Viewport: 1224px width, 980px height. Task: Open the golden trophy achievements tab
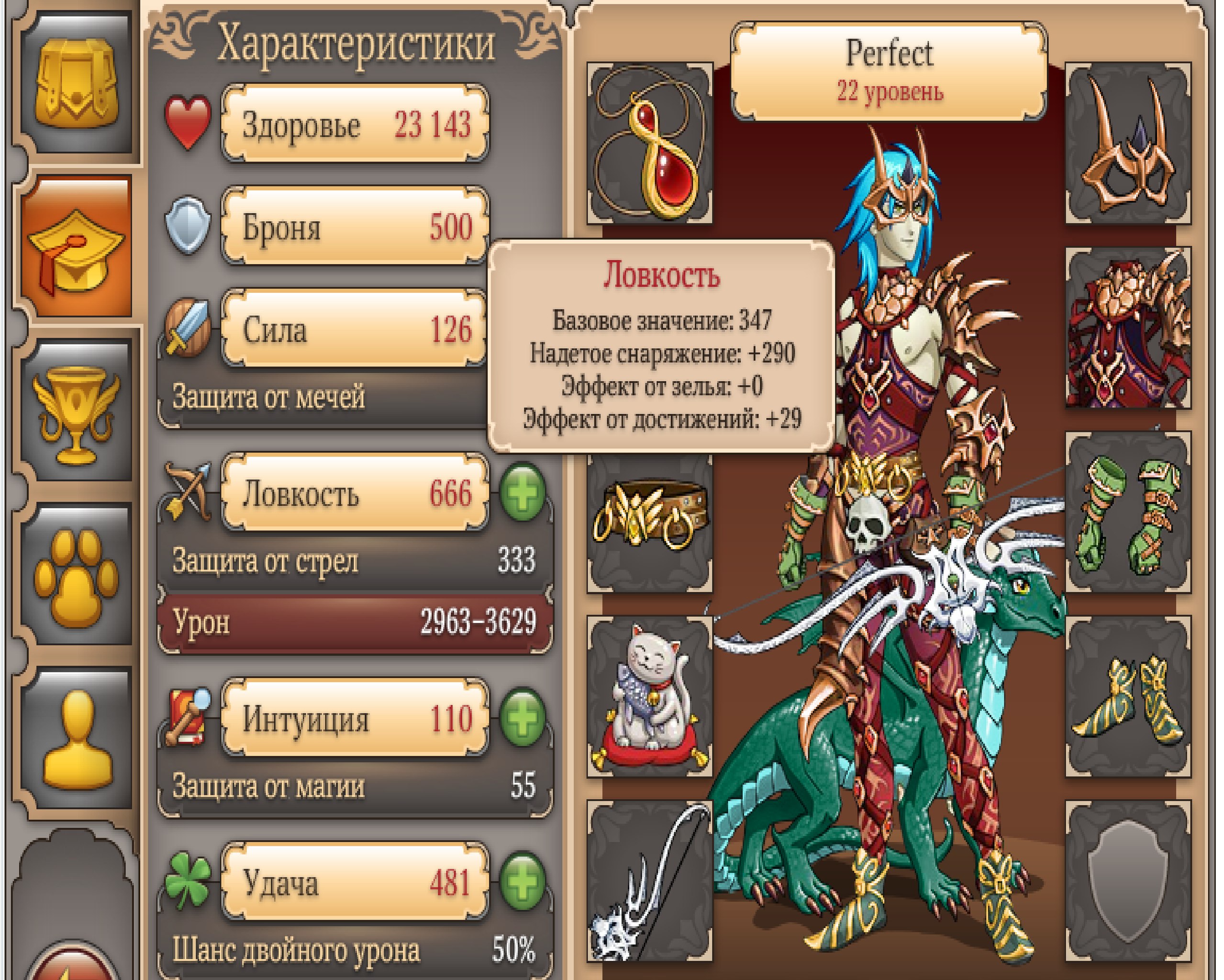coord(76,411)
